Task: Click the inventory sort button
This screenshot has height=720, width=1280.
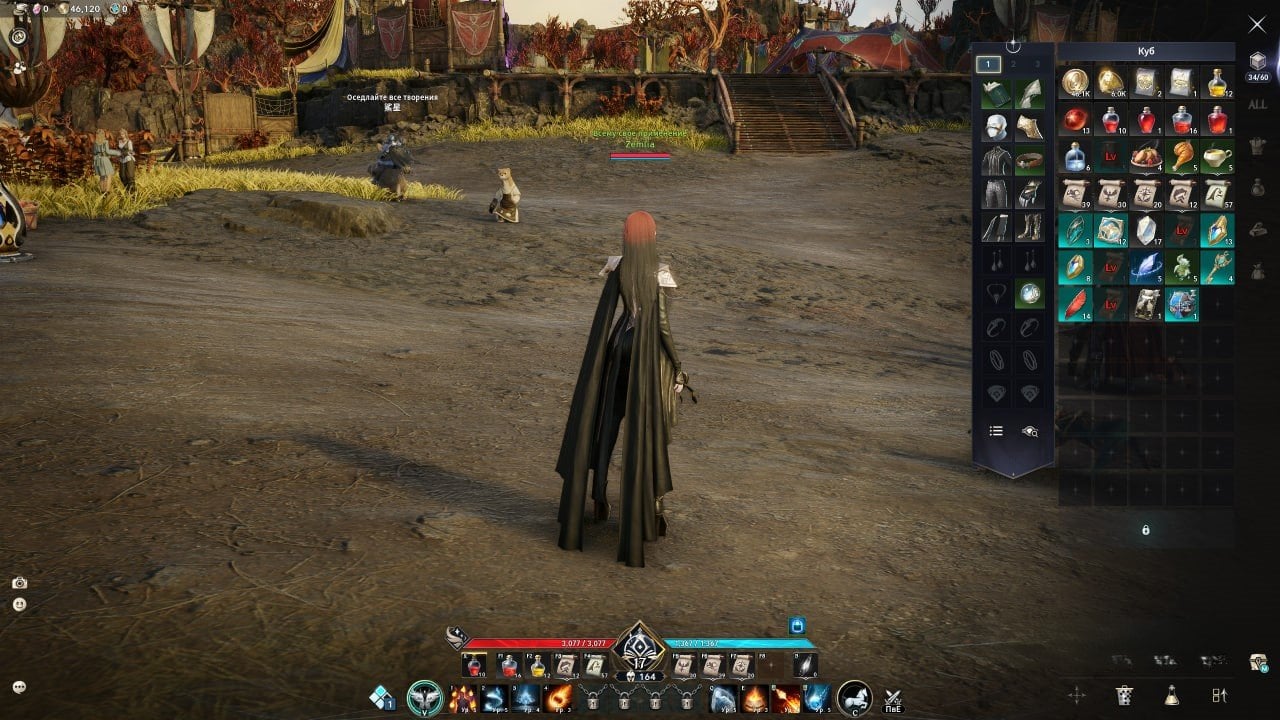Action: coord(1219,695)
